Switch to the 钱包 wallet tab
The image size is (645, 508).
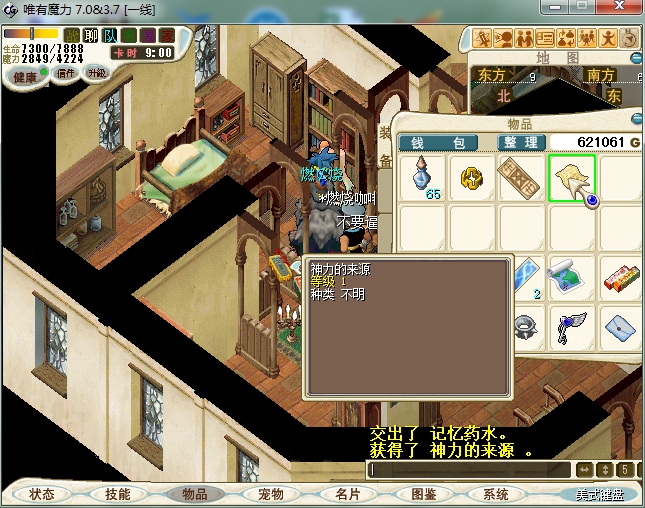[x=438, y=143]
